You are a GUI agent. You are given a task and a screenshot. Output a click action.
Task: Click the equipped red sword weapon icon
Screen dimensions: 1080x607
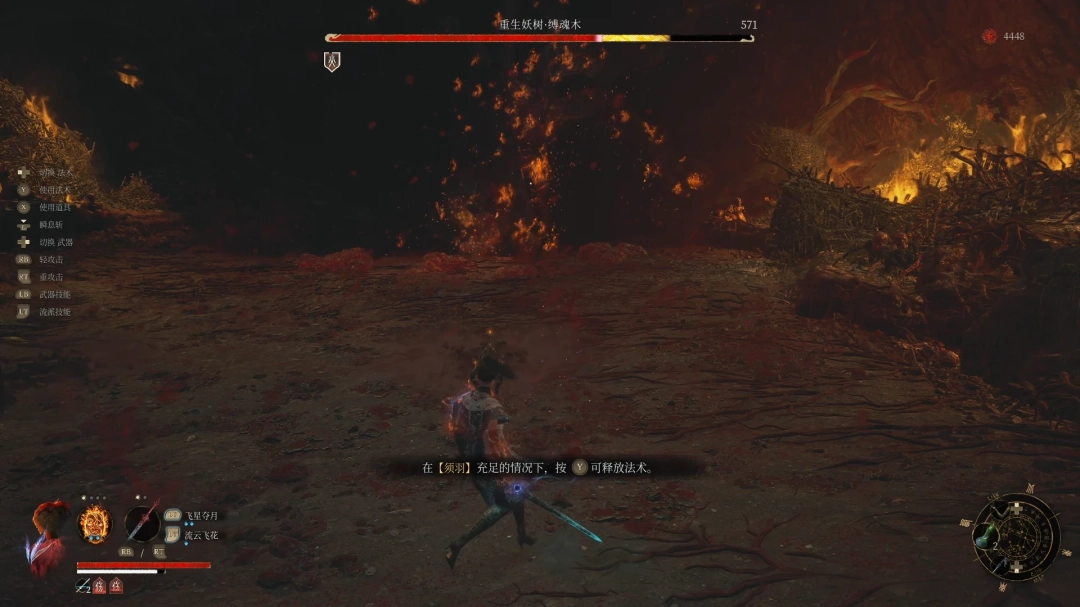142,523
